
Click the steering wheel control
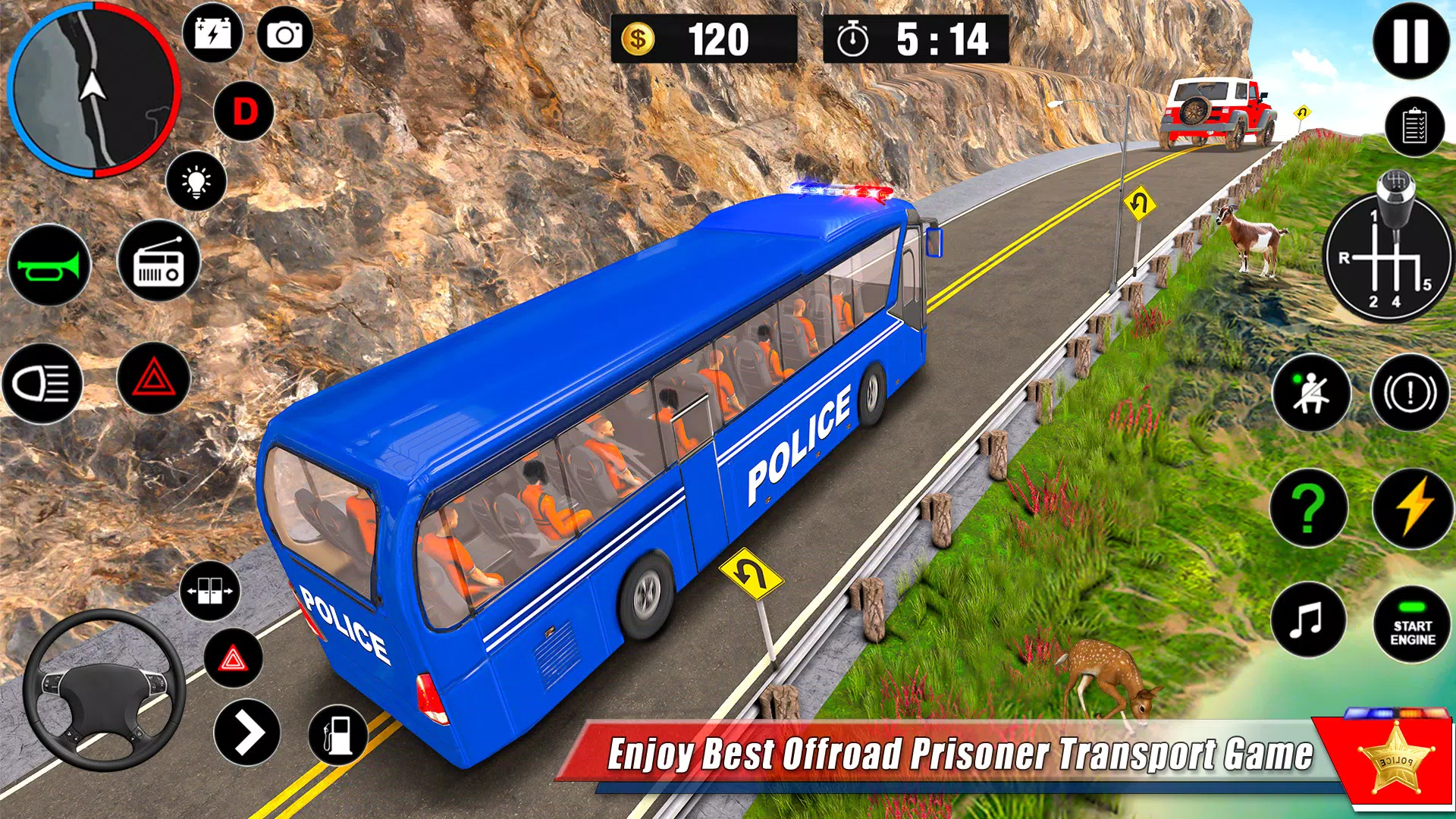click(104, 689)
